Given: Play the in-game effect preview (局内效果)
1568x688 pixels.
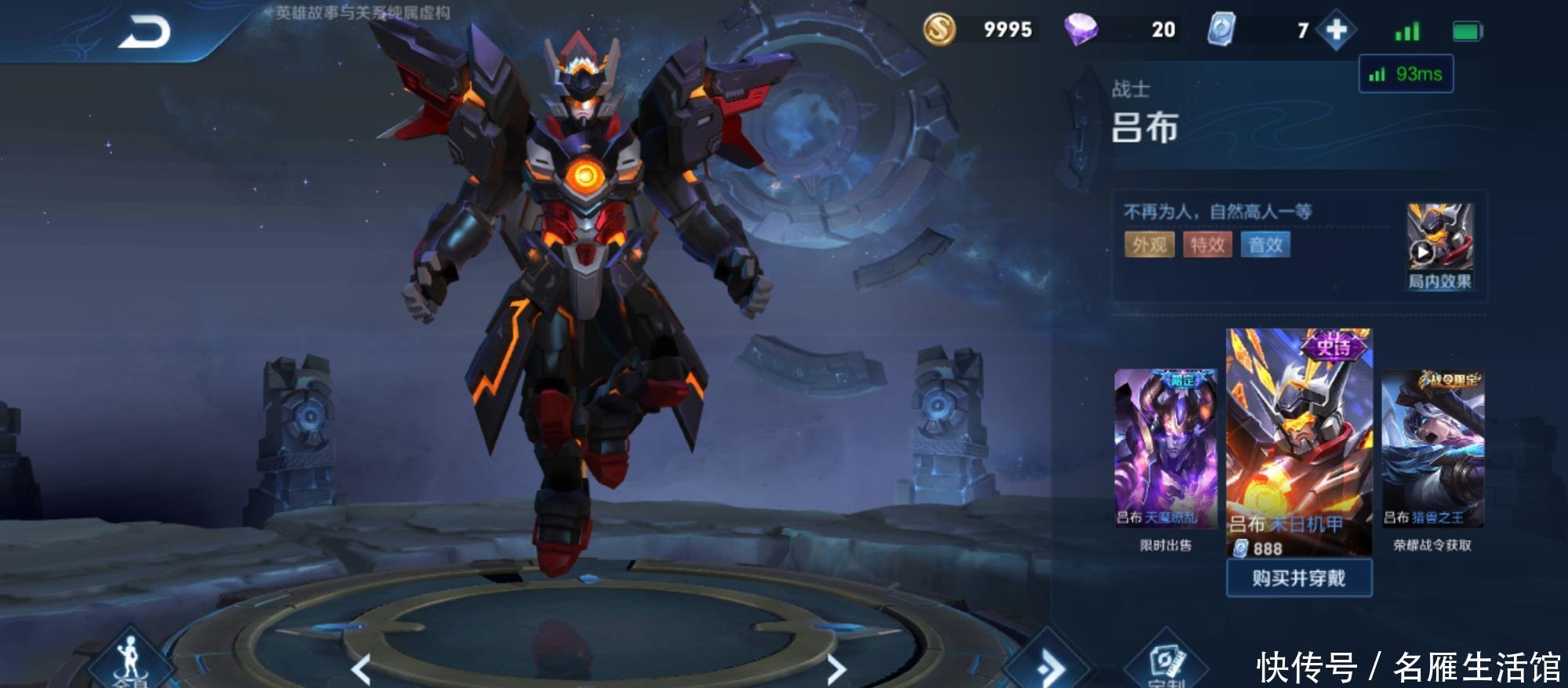Looking at the screenshot, I should coord(1439,246).
